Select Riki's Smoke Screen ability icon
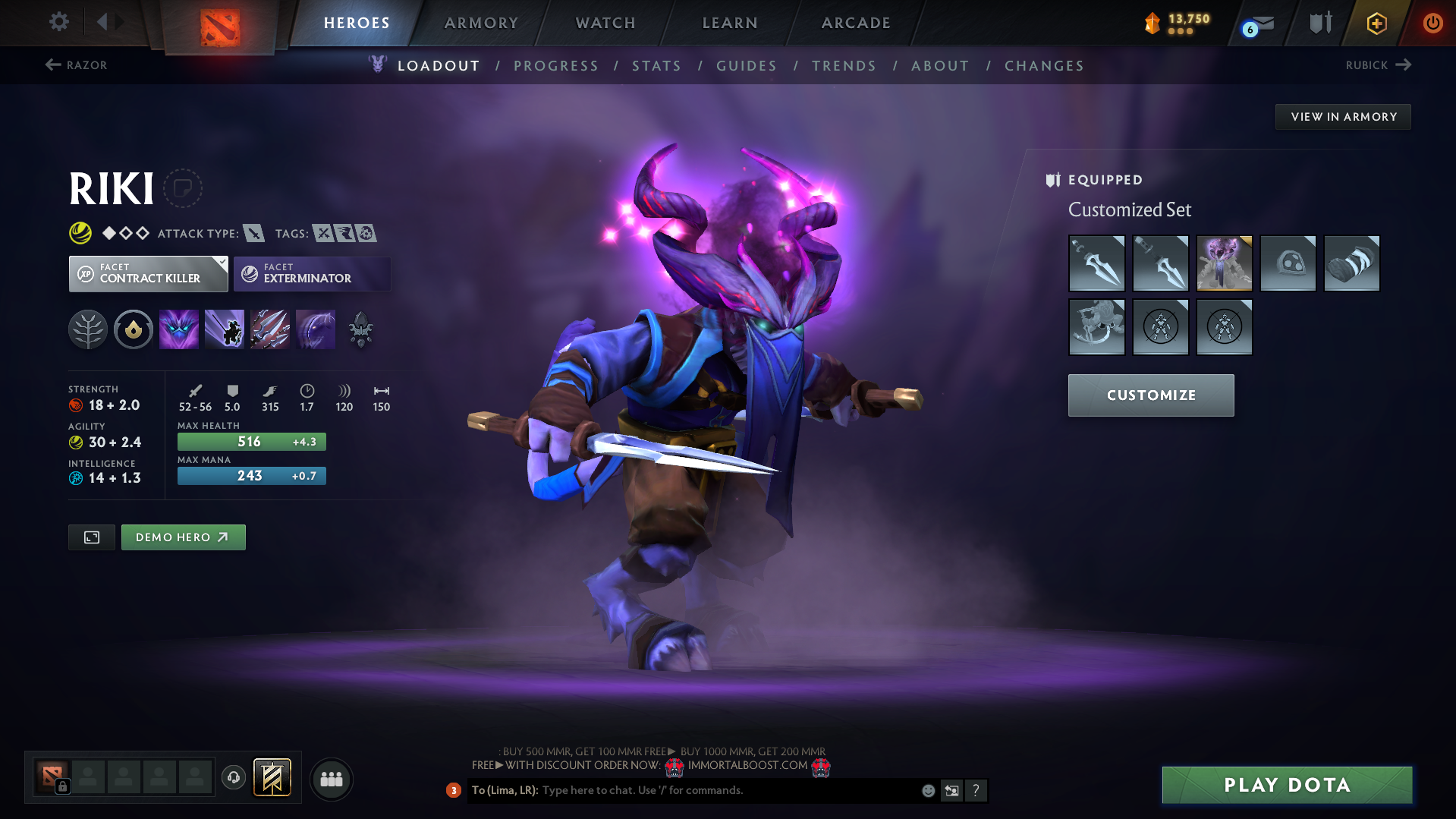Screen dimensions: 1456x819 tap(178, 329)
